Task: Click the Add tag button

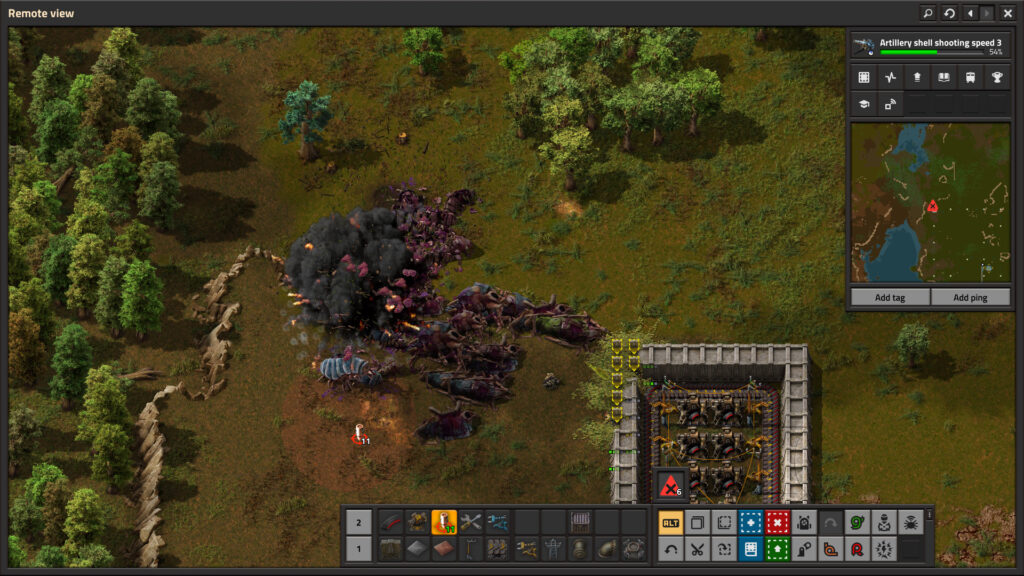Action: pyautogui.click(x=889, y=297)
